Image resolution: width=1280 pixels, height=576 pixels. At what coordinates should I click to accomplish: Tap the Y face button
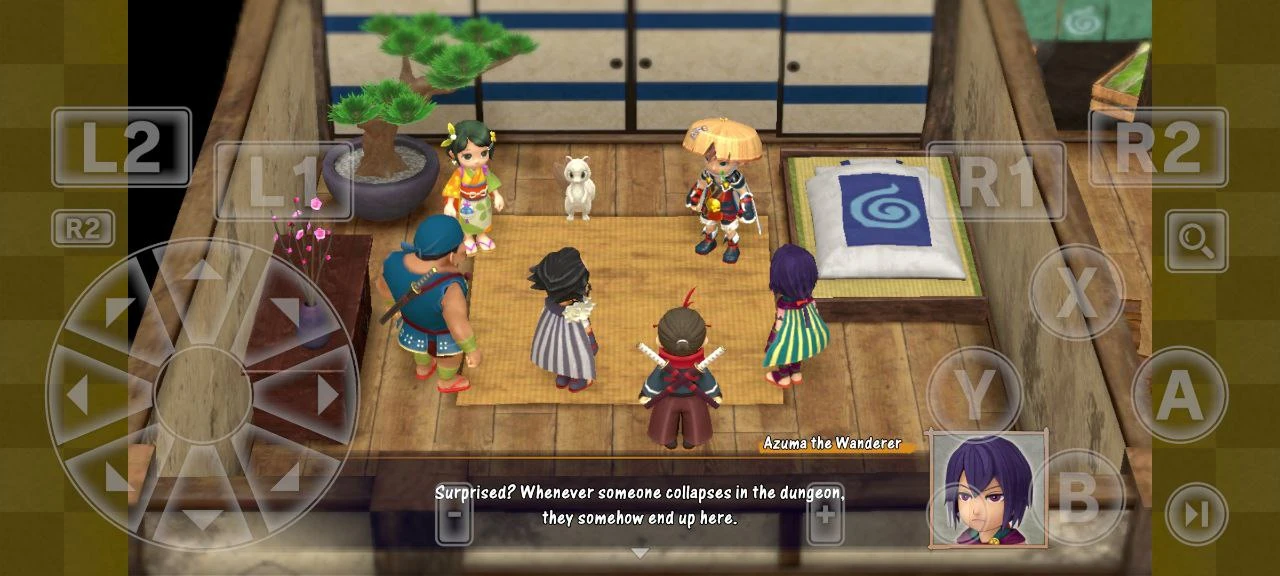974,394
